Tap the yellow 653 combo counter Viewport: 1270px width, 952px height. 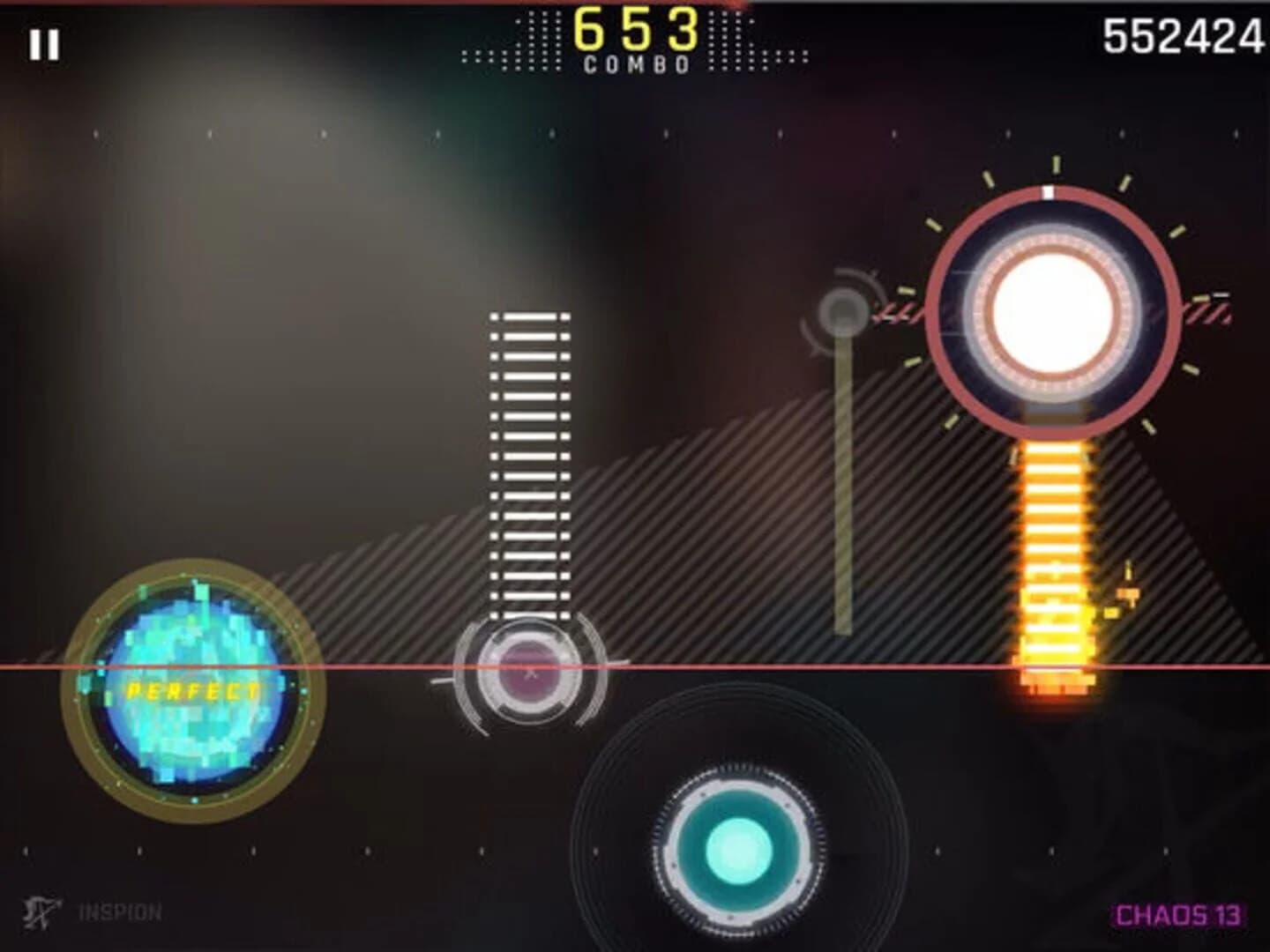[637, 28]
